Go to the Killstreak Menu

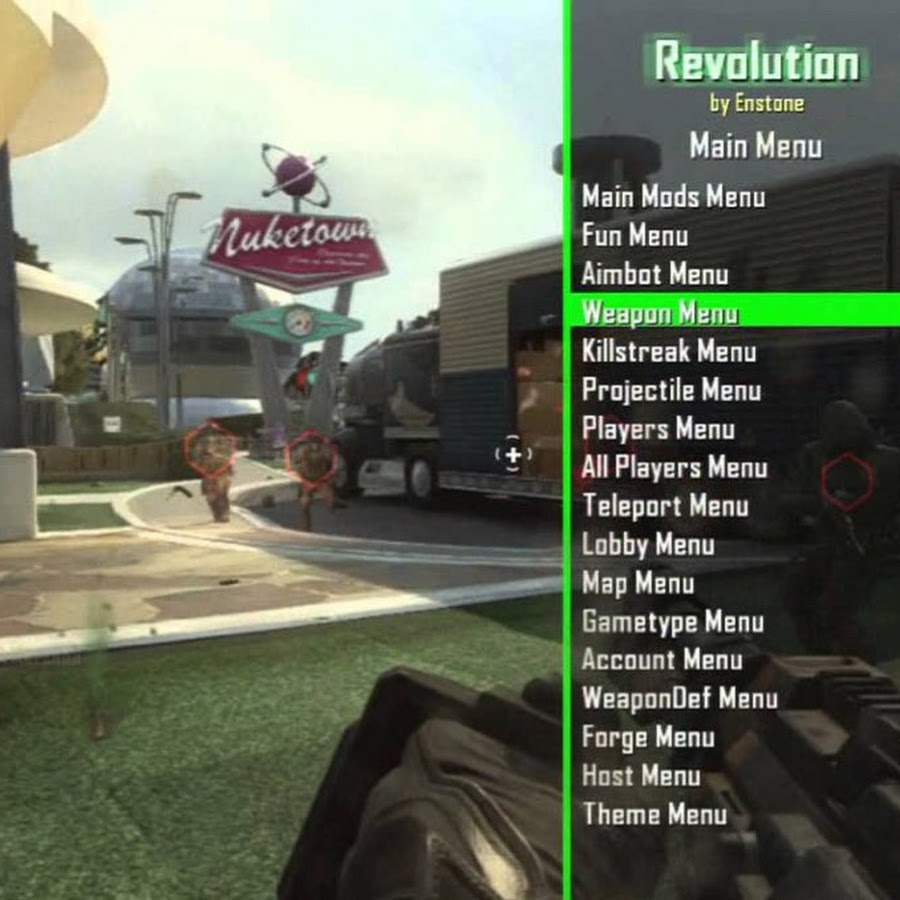(x=669, y=352)
